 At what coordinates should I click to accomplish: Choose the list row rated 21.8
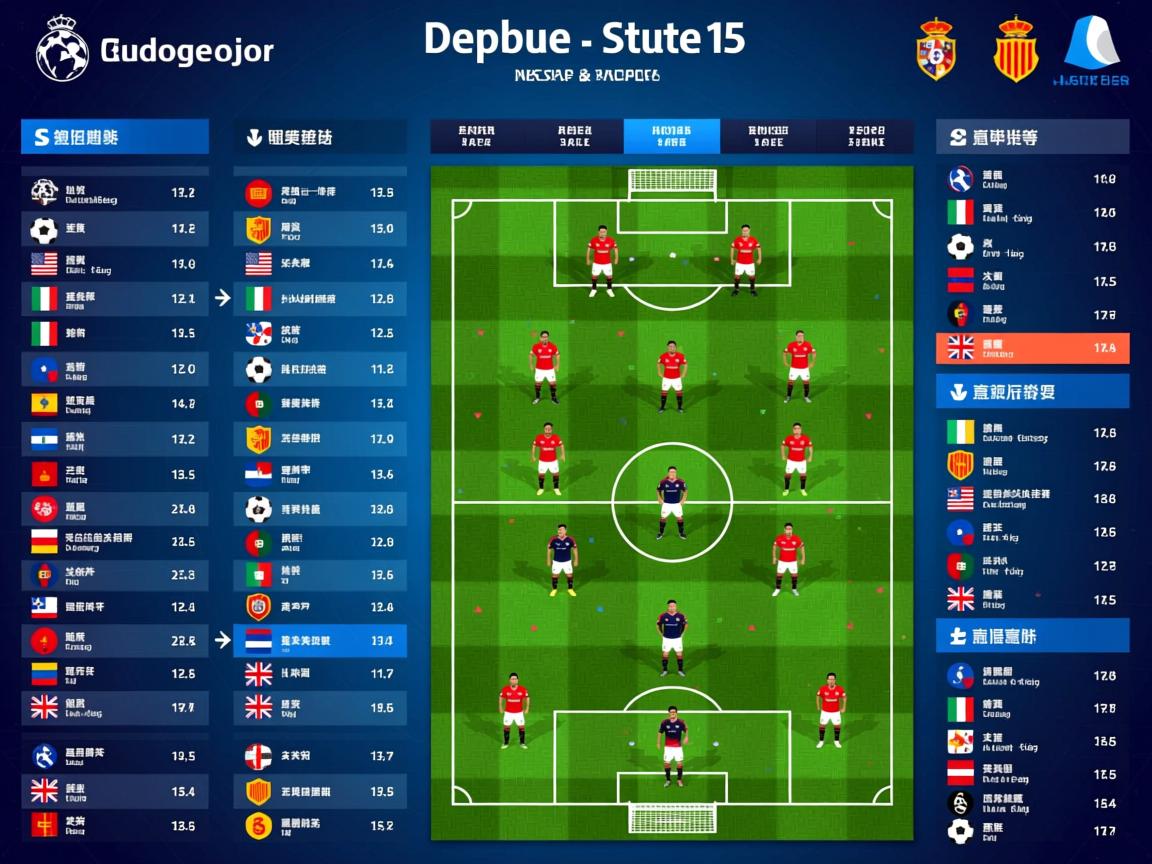pos(115,509)
